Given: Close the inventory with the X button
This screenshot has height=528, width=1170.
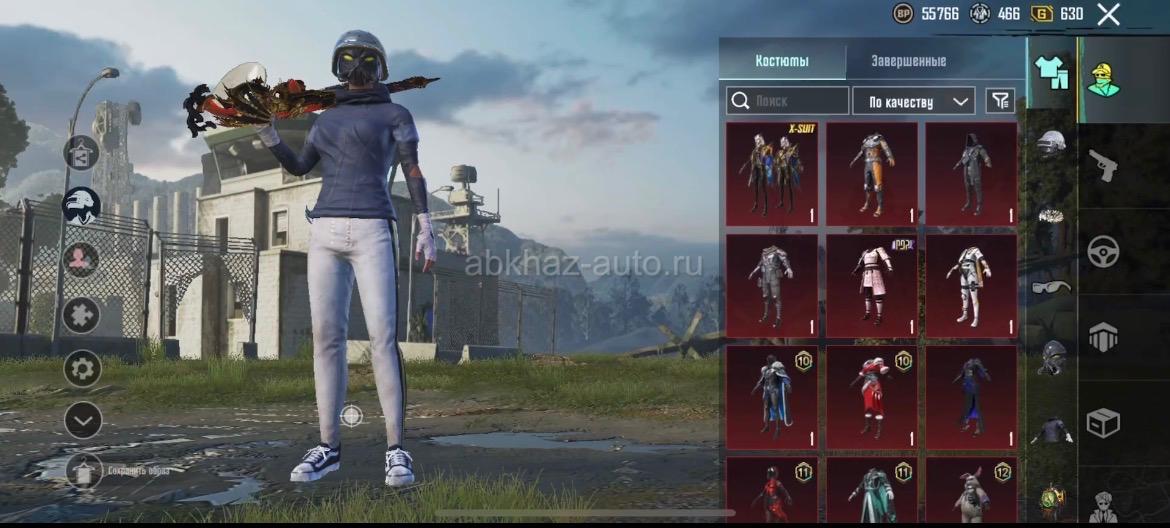Looking at the screenshot, I should point(1108,14).
